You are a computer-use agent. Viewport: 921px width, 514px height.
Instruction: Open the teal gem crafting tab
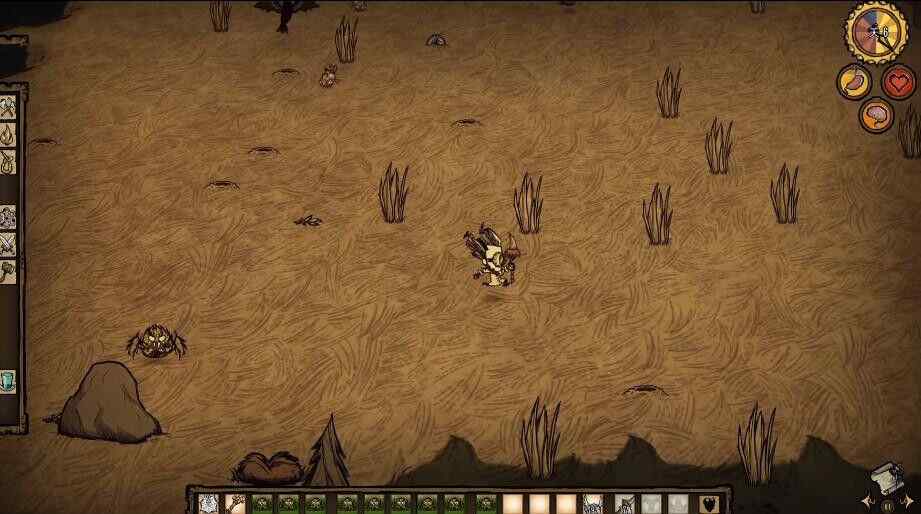click(x=8, y=381)
